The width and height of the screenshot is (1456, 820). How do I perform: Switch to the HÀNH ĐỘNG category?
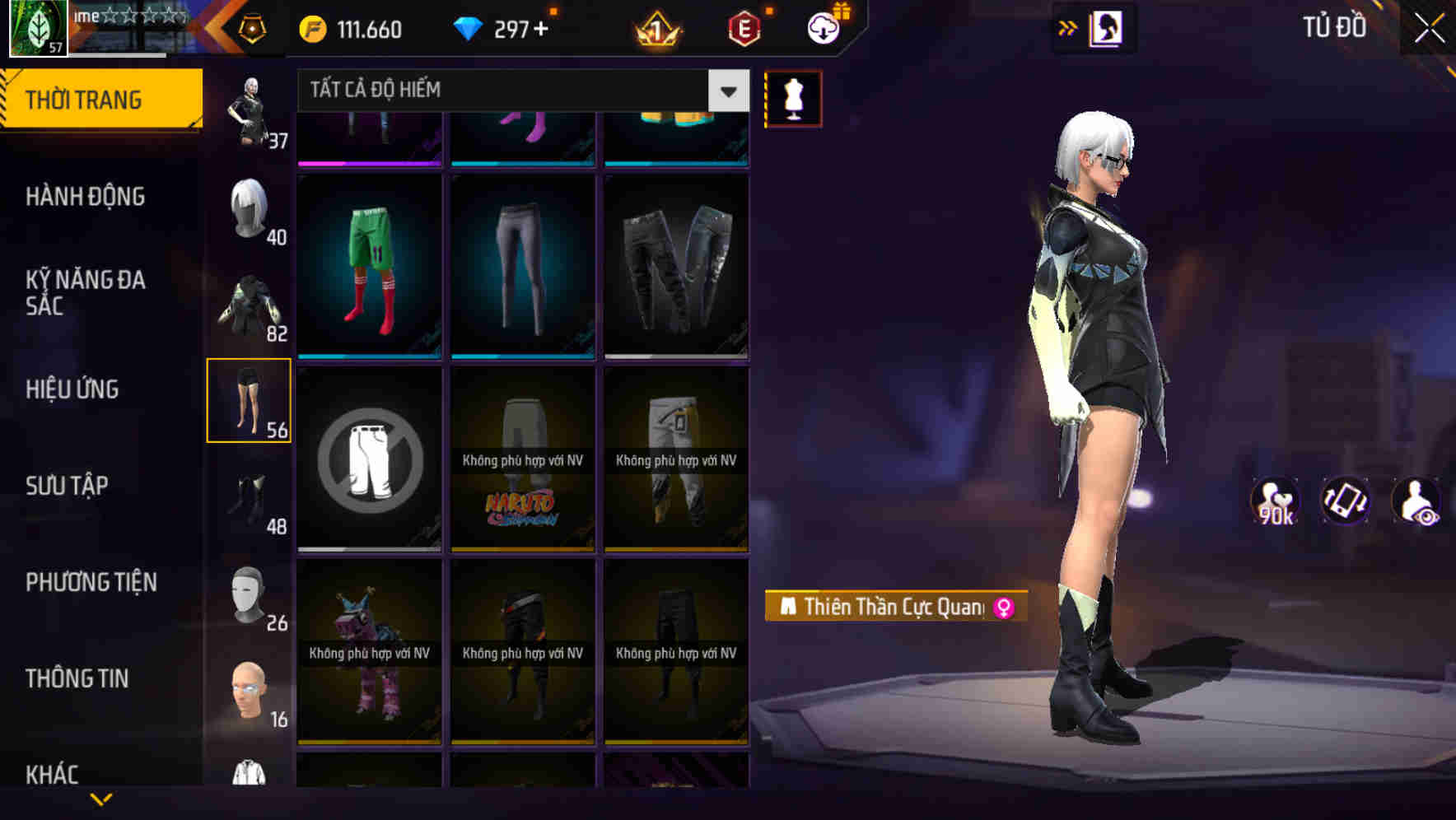point(86,197)
